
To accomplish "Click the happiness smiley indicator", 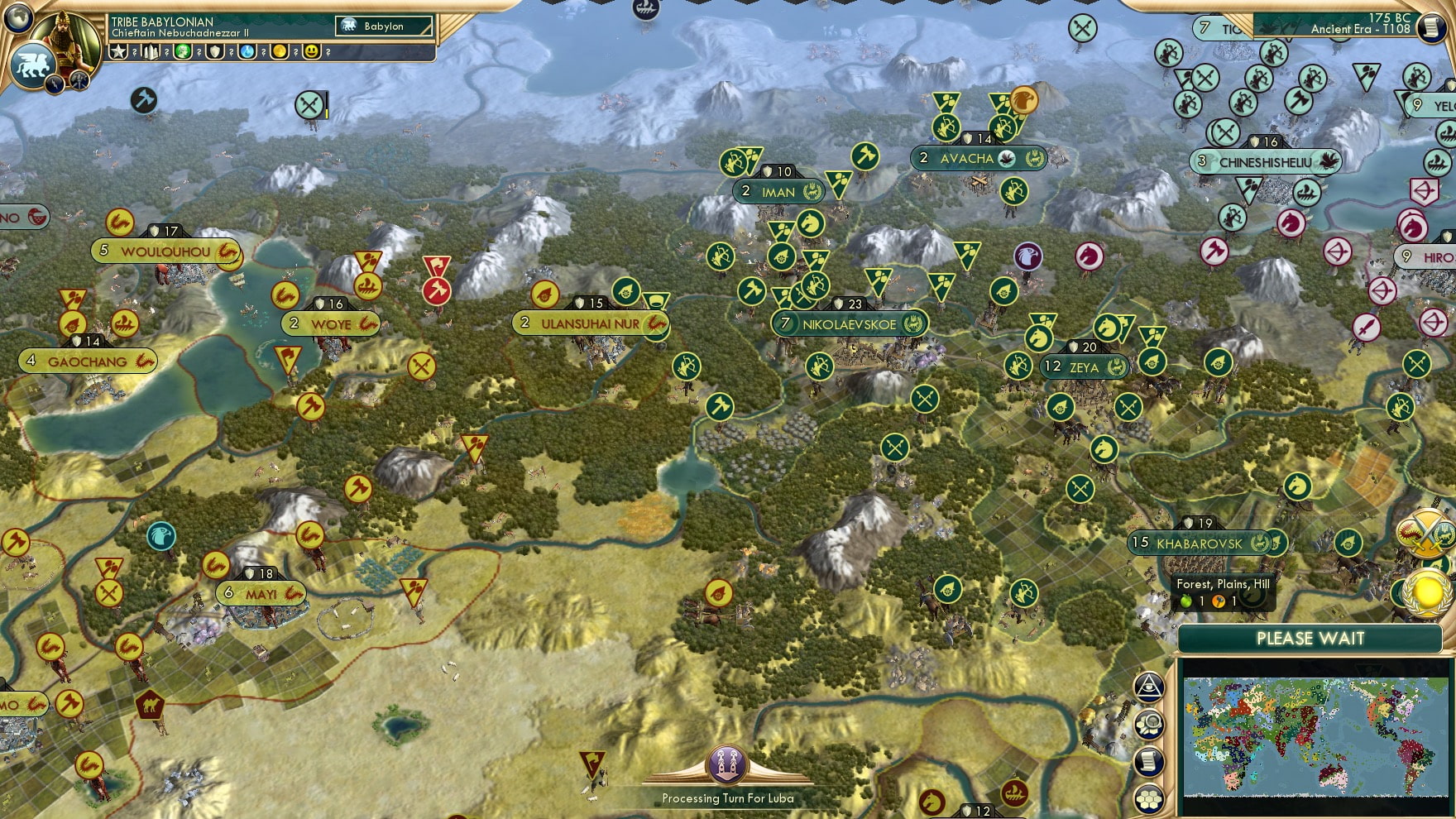I will coord(312,51).
